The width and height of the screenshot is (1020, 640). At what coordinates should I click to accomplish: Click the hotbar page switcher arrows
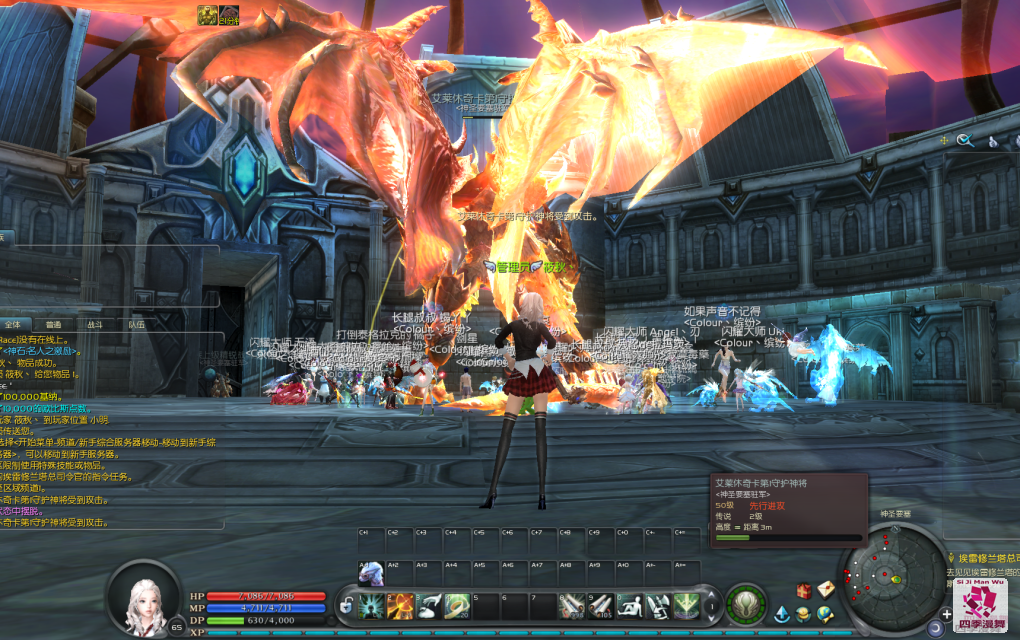click(713, 604)
